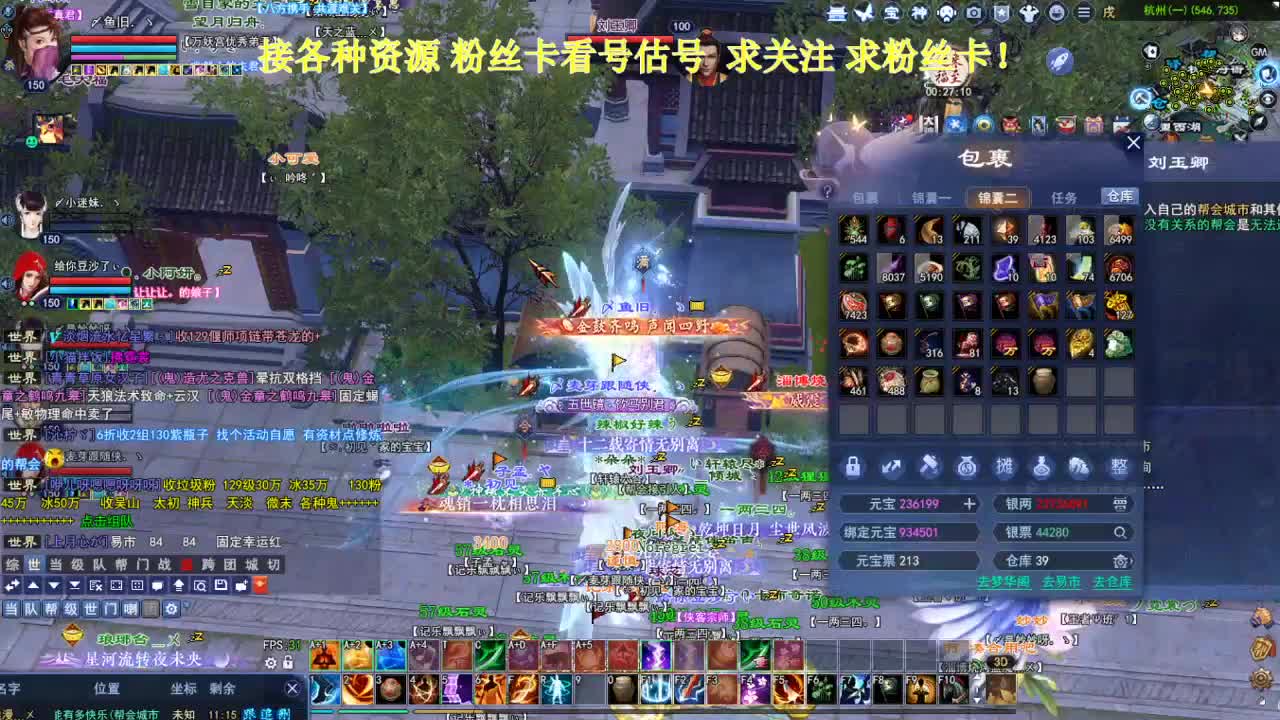
Task: Open the hamburger menu on the top bar
Action: [x=1083, y=13]
